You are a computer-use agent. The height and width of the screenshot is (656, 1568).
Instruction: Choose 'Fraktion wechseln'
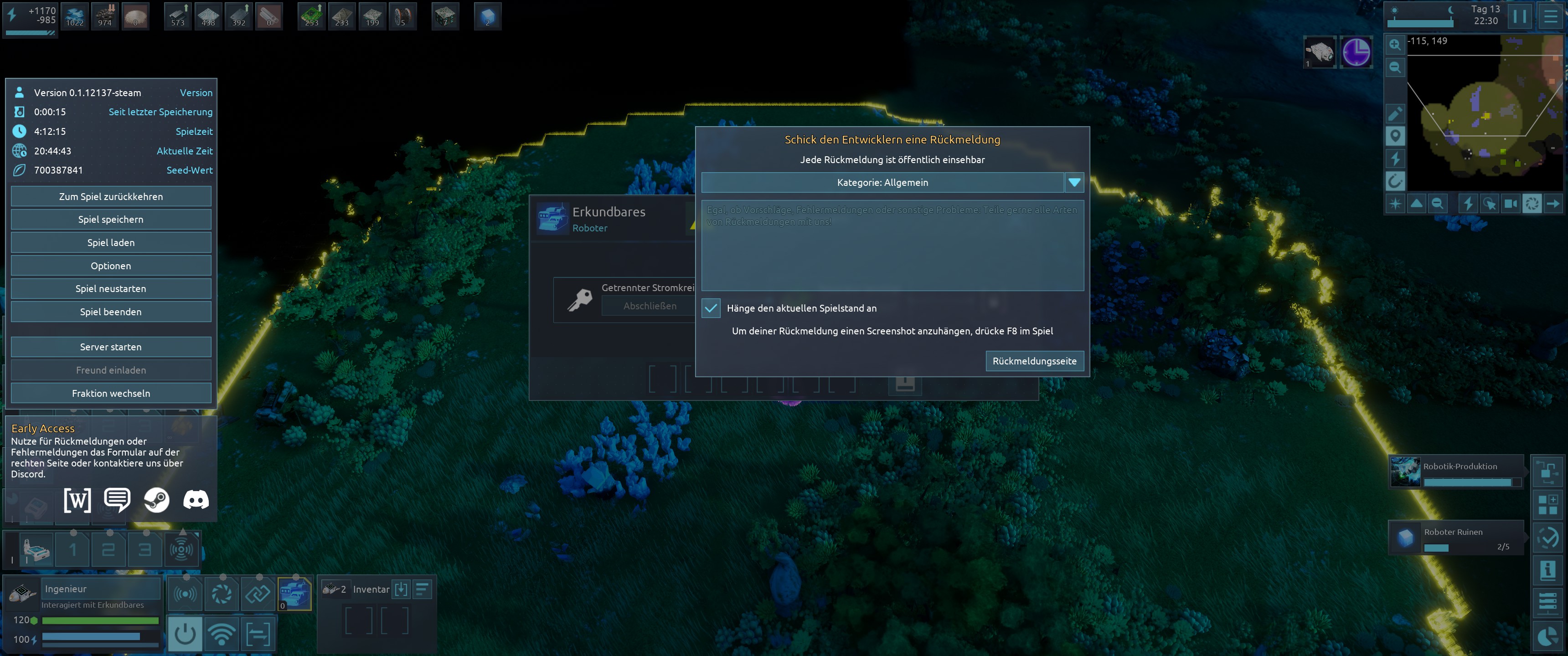(x=111, y=393)
